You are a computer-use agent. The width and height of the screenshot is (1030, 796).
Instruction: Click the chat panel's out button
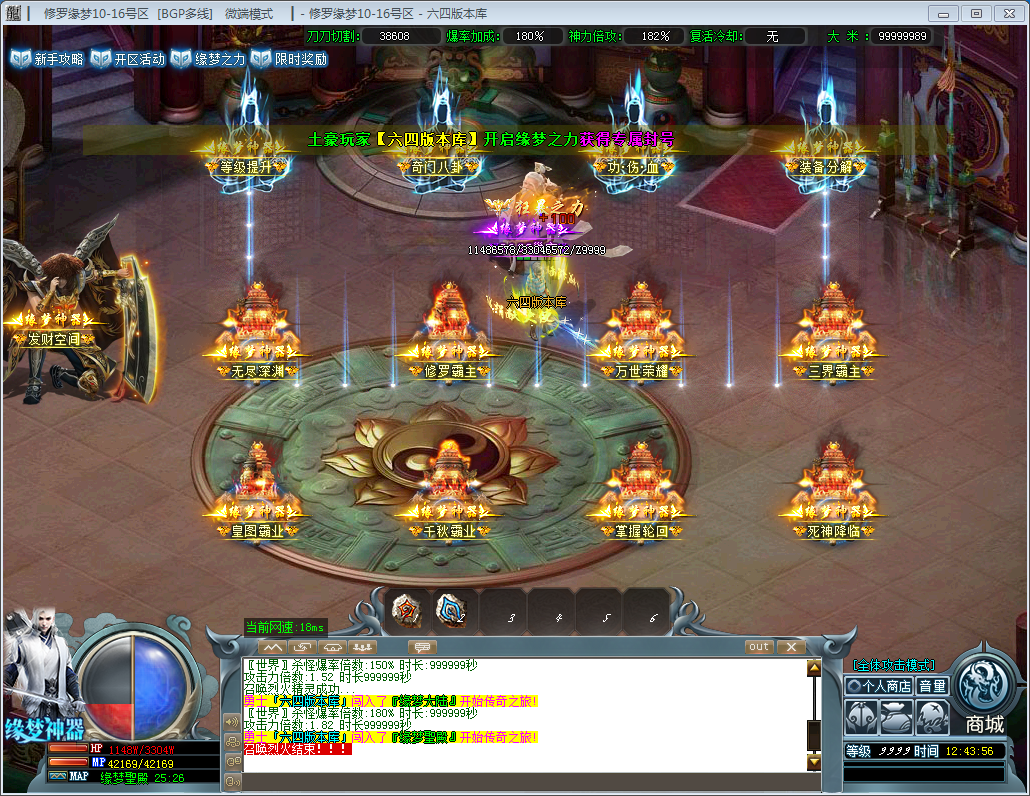[x=760, y=647]
